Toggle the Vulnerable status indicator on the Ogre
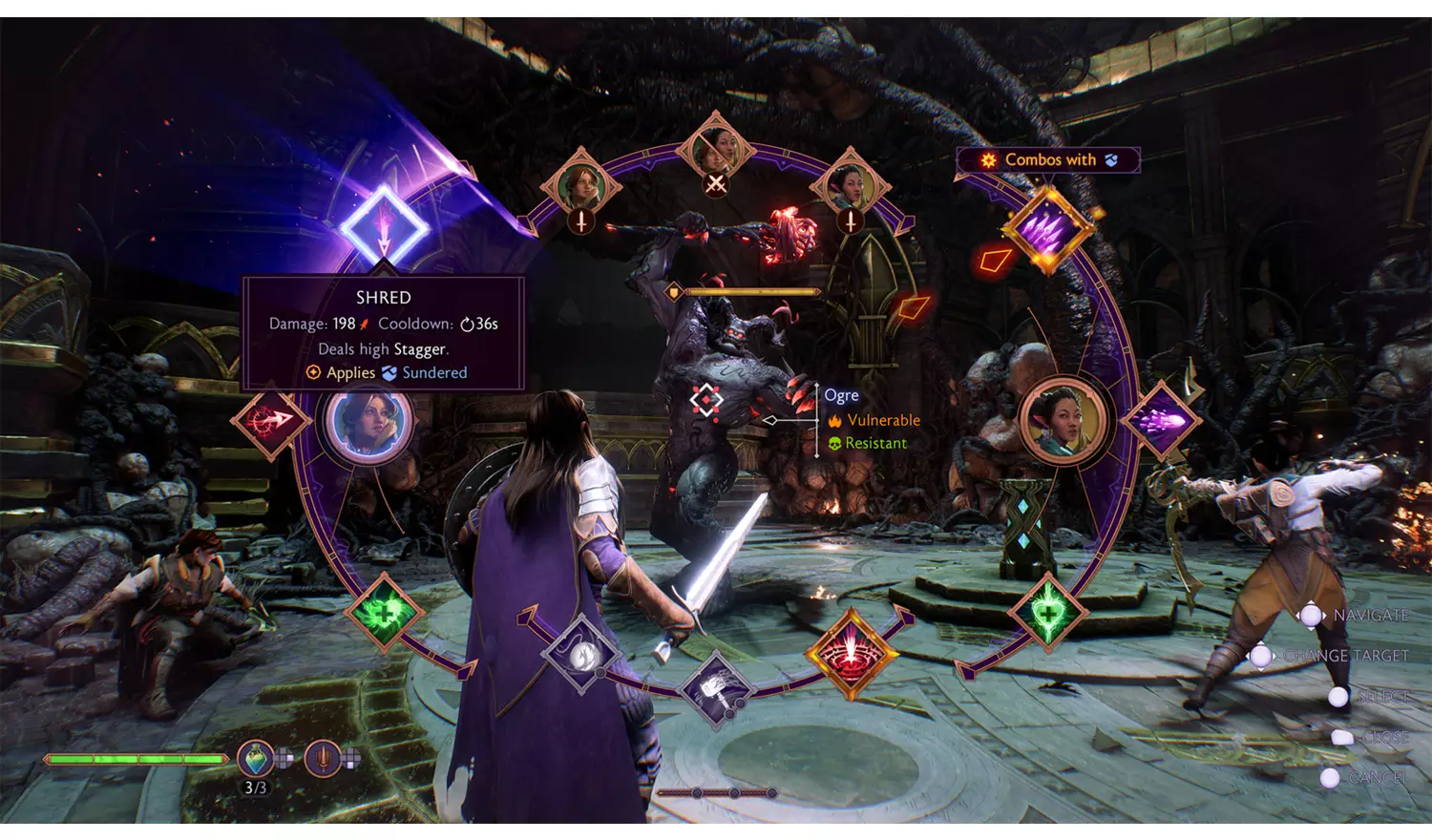 pos(874,420)
